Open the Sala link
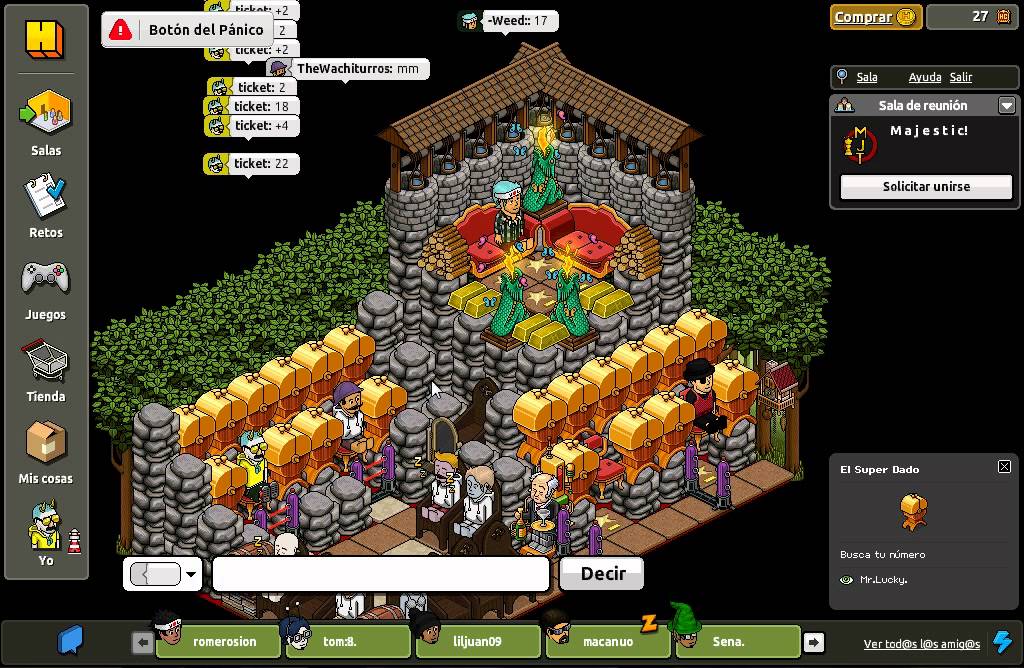Image resolution: width=1024 pixels, height=668 pixels. [867, 77]
